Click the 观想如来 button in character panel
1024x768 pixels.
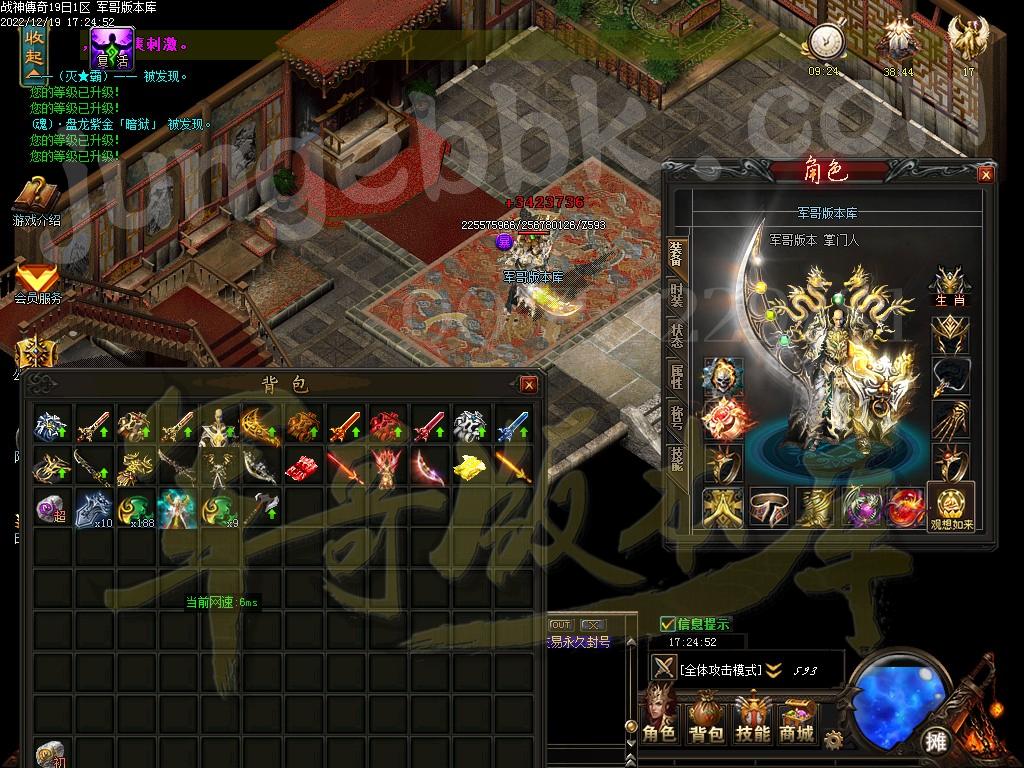pyautogui.click(x=950, y=507)
